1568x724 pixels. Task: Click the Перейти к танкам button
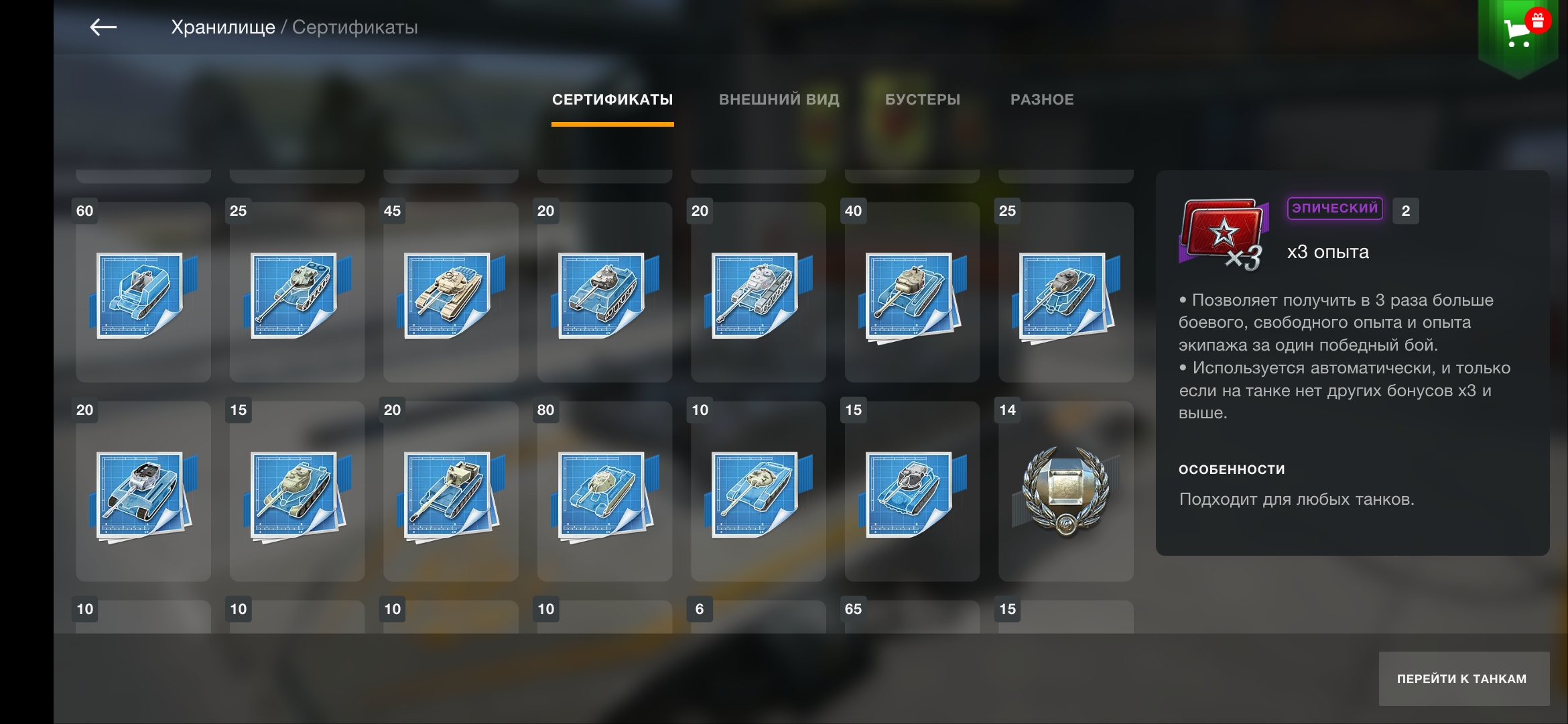point(1463,678)
